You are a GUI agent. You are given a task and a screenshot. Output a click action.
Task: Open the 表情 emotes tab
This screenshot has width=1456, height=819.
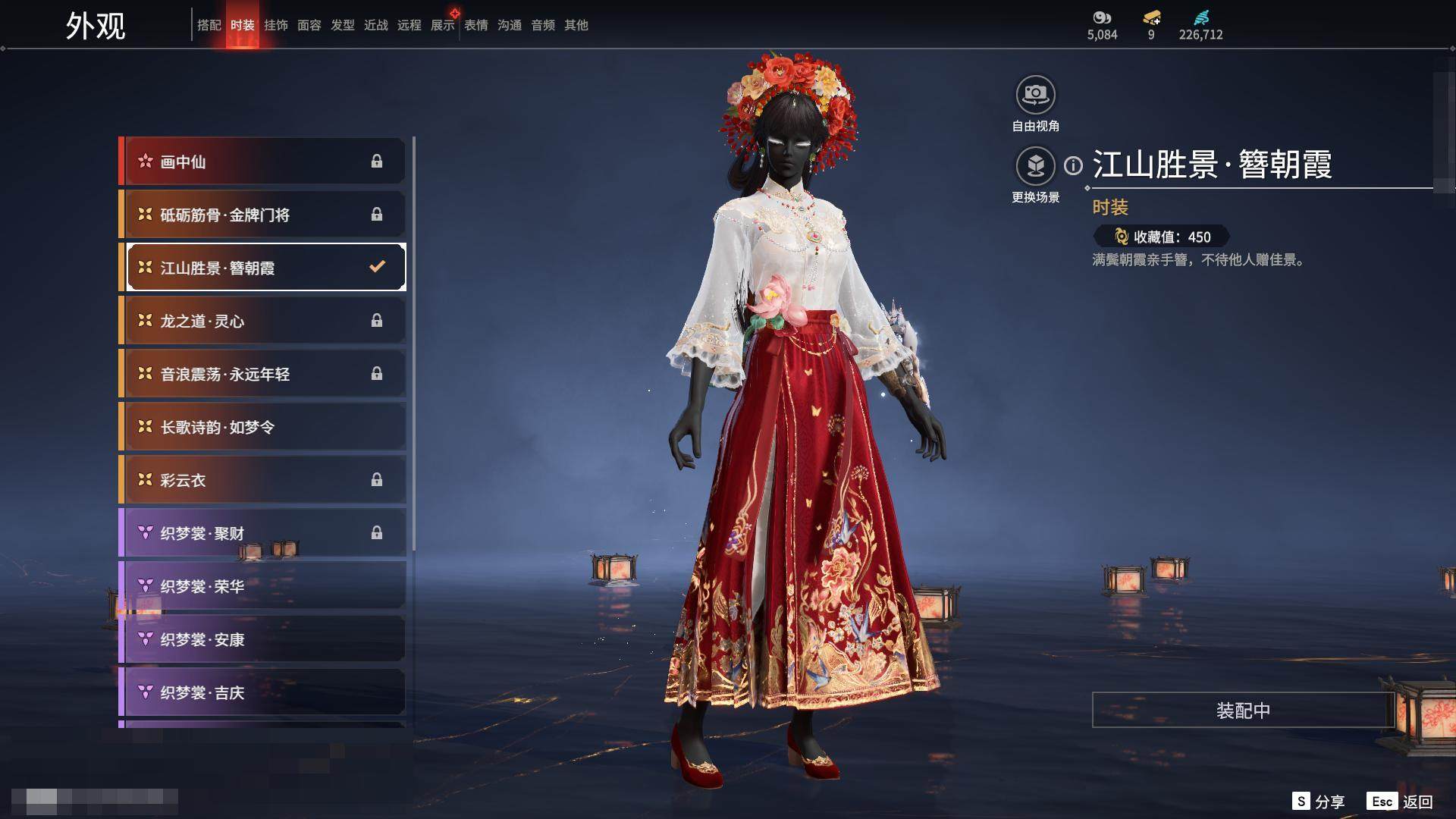(x=475, y=25)
